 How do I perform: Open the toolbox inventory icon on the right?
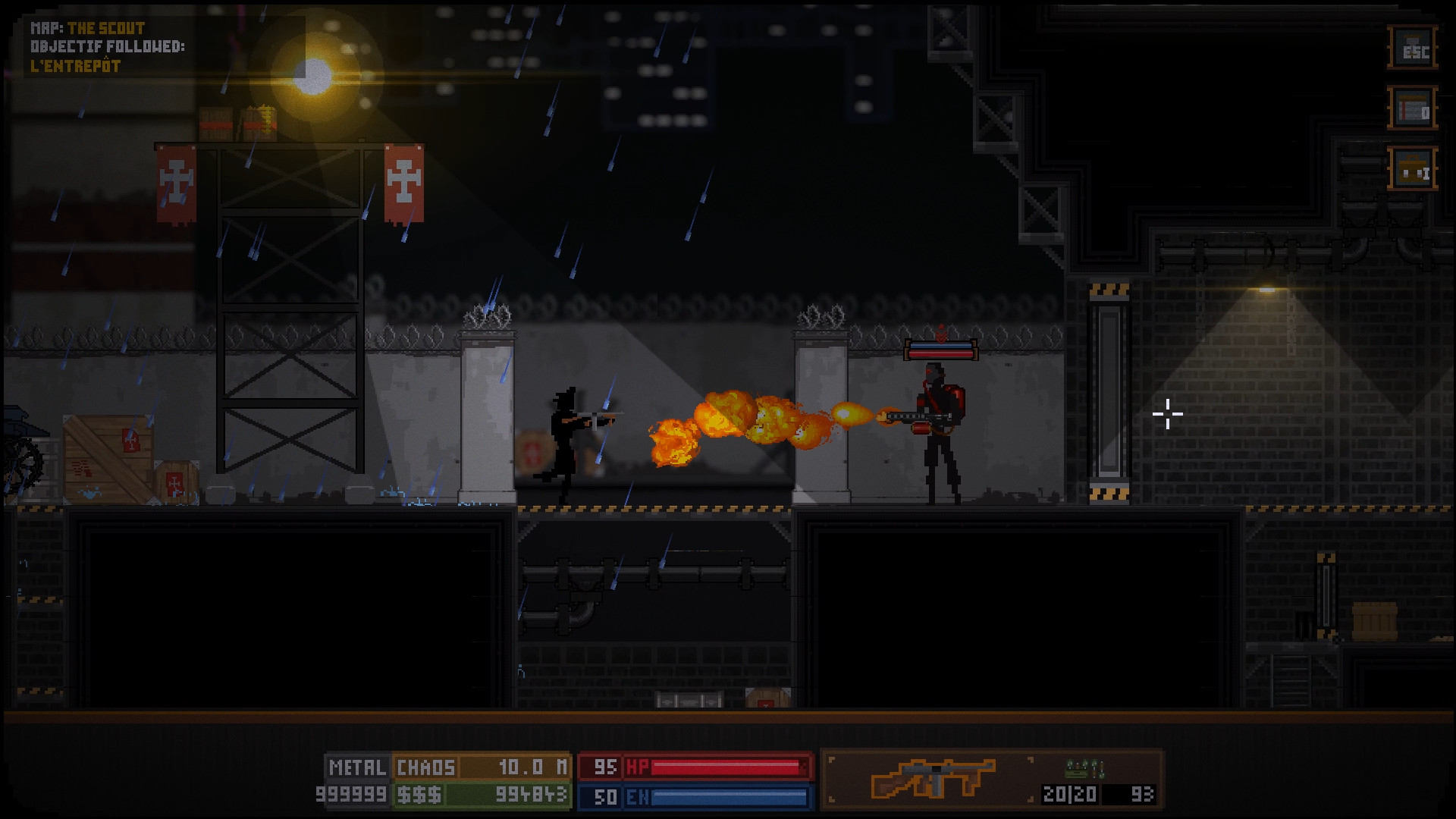tap(1414, 168)
